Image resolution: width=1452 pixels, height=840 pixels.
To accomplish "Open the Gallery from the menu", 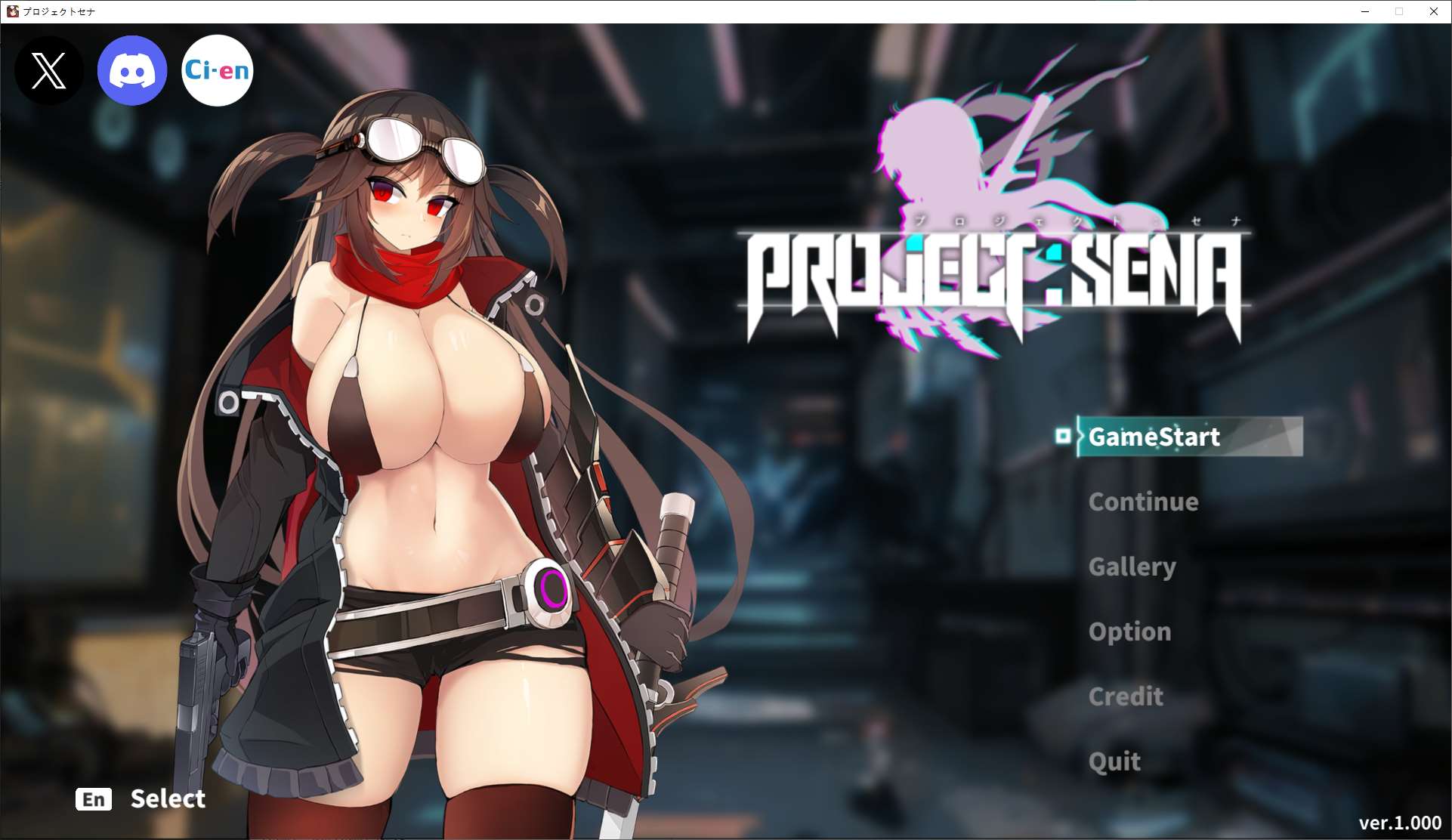I will [1132, 567].
